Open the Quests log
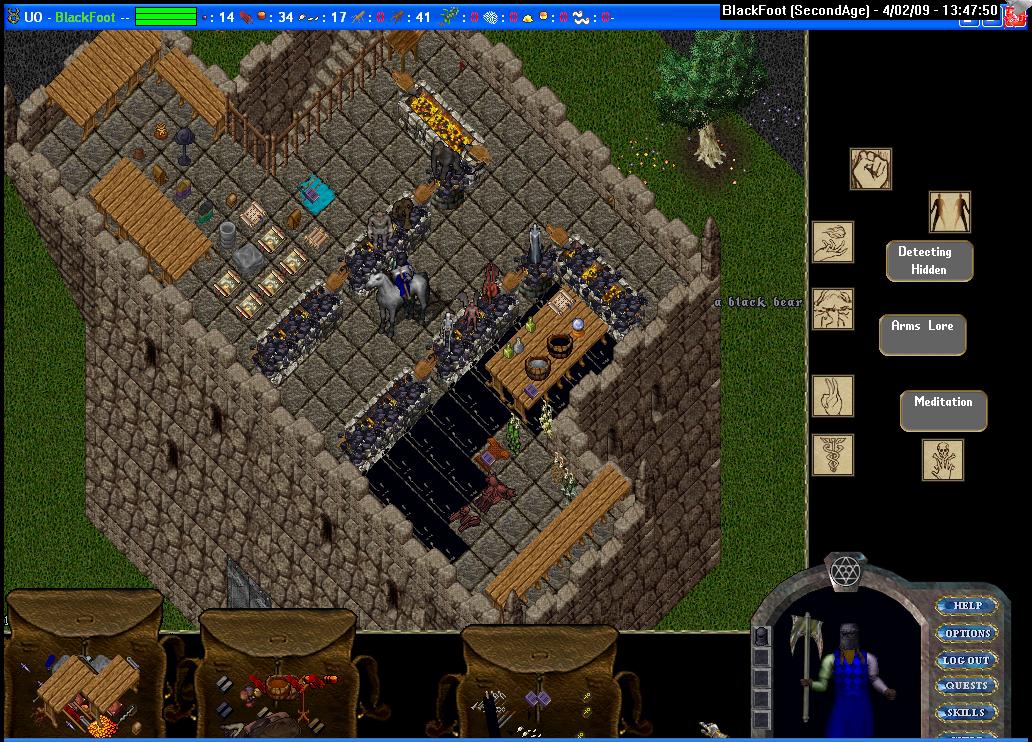The image size is (1032, 742). click(966, 686)
